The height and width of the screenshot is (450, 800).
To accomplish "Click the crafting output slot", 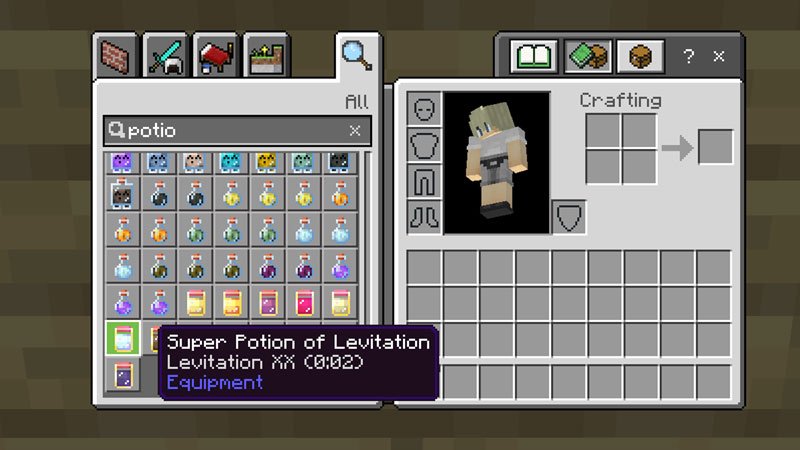I will click(715, 148).
